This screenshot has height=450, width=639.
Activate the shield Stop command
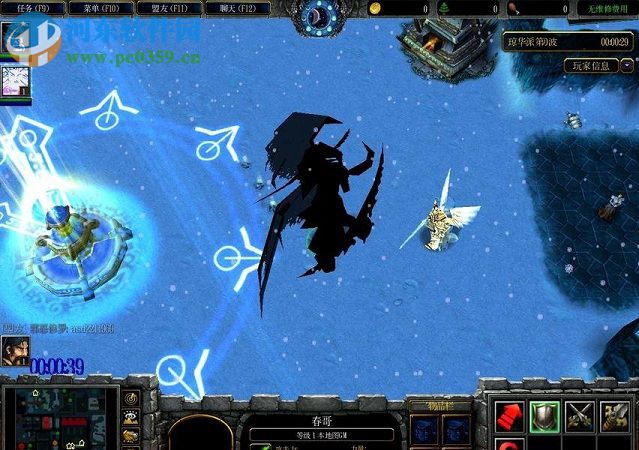tap(545, 415)
